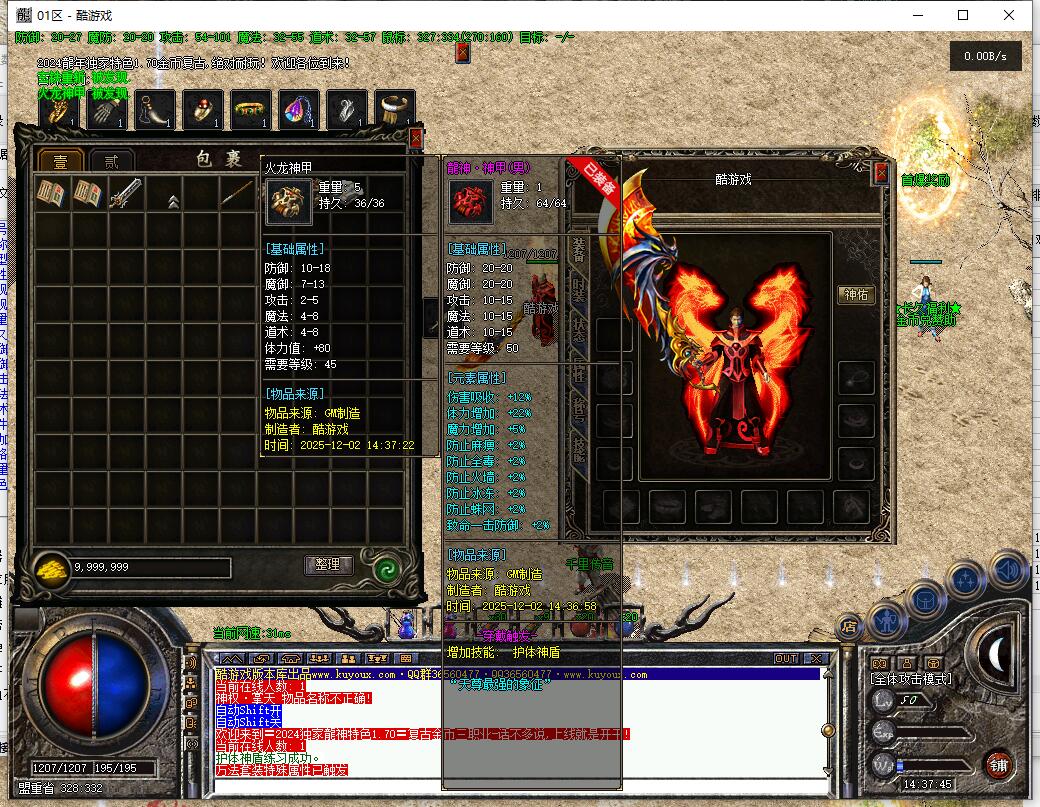Click the 整理 sort button
The height and width of the screenshot is (807, 1040).
click(328, 565)
